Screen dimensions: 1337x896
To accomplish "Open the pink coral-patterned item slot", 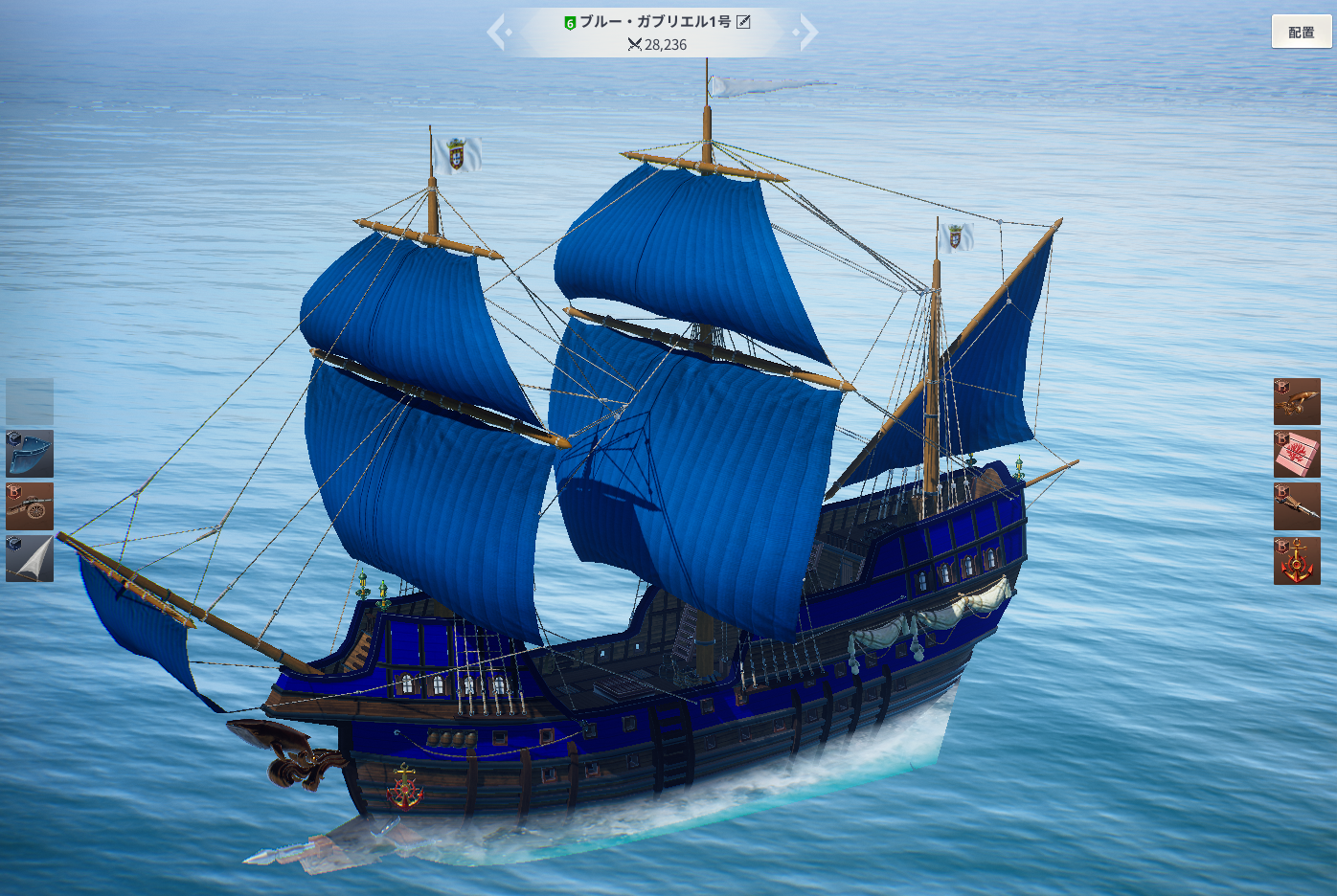I will click(x=1297, y=454).
